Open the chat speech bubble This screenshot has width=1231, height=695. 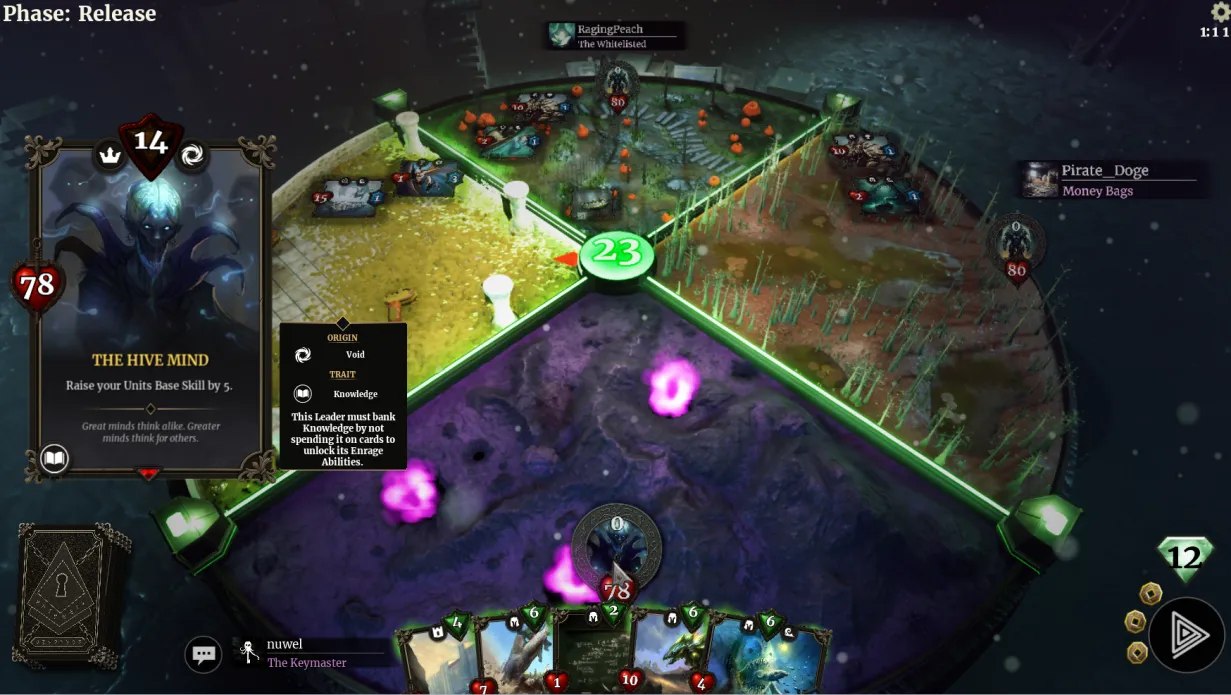pos(204,655)
